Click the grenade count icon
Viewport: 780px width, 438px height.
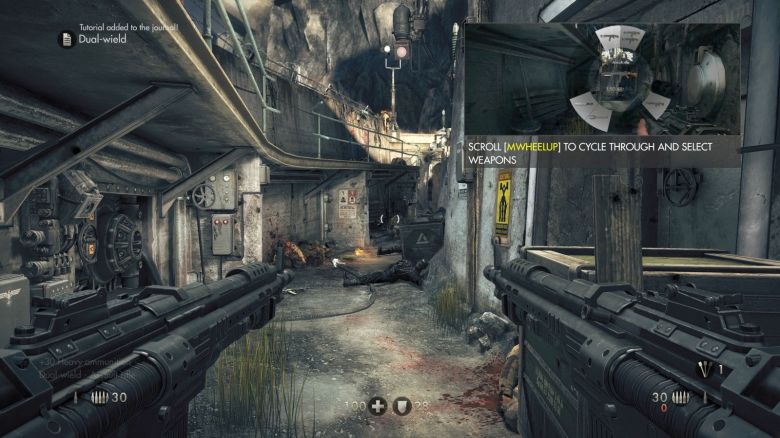(704, 370)
